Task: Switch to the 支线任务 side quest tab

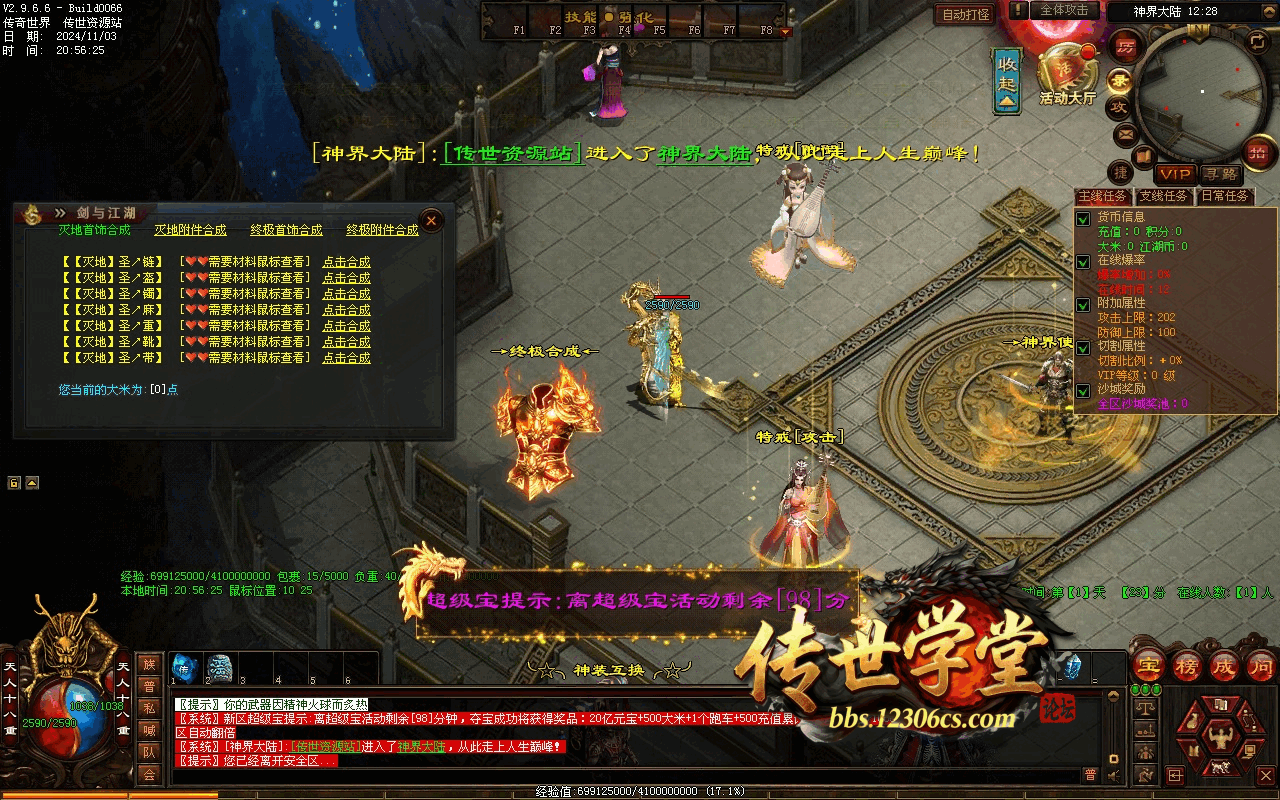Action: tap(1164, 197)
